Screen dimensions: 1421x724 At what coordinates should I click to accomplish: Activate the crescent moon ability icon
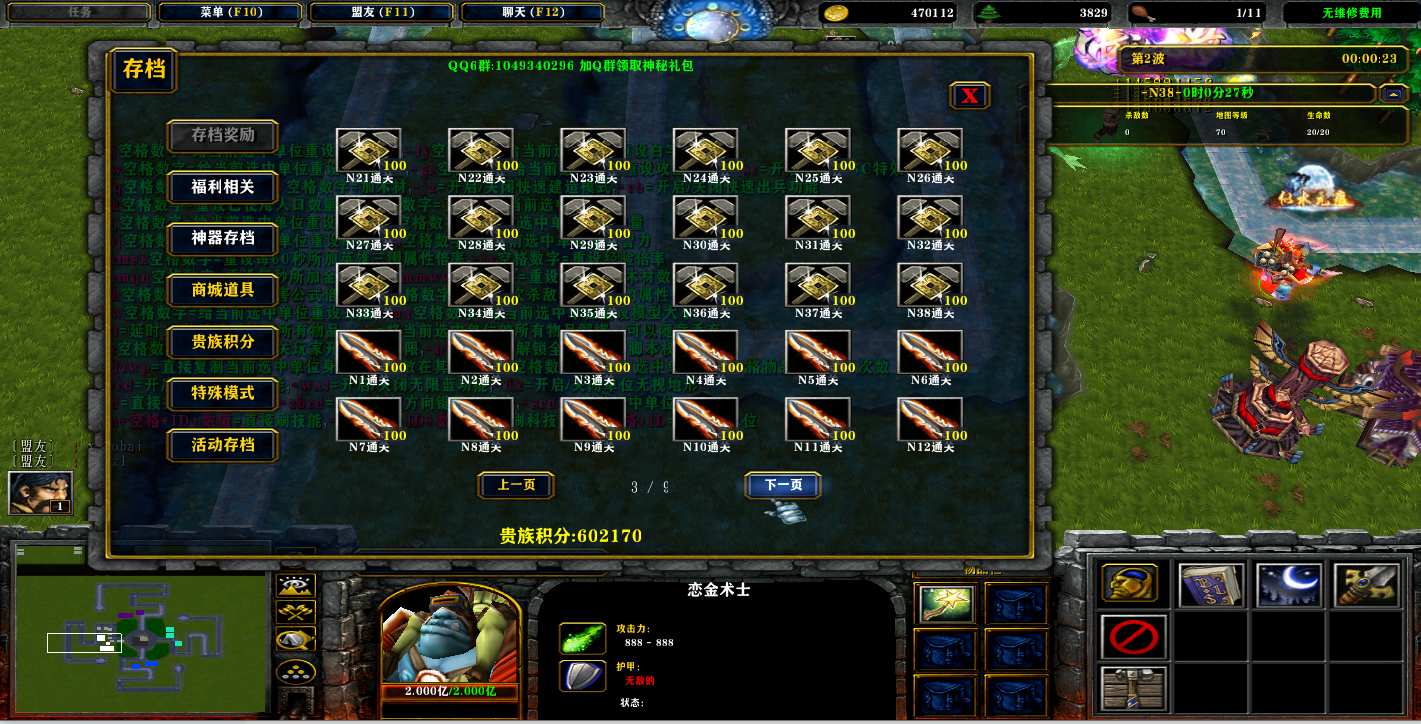point(1289,585)
